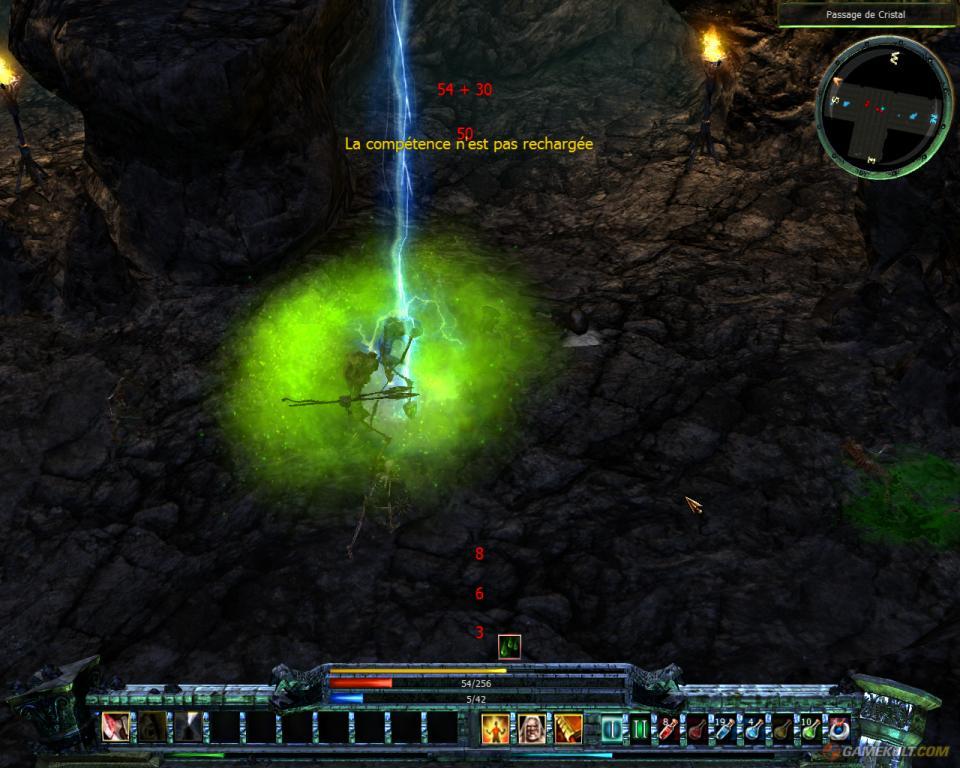The width and height of the screenshot is (960, 768).
Task: Select the dark red potion slot
Action: (x=697, y=729)
